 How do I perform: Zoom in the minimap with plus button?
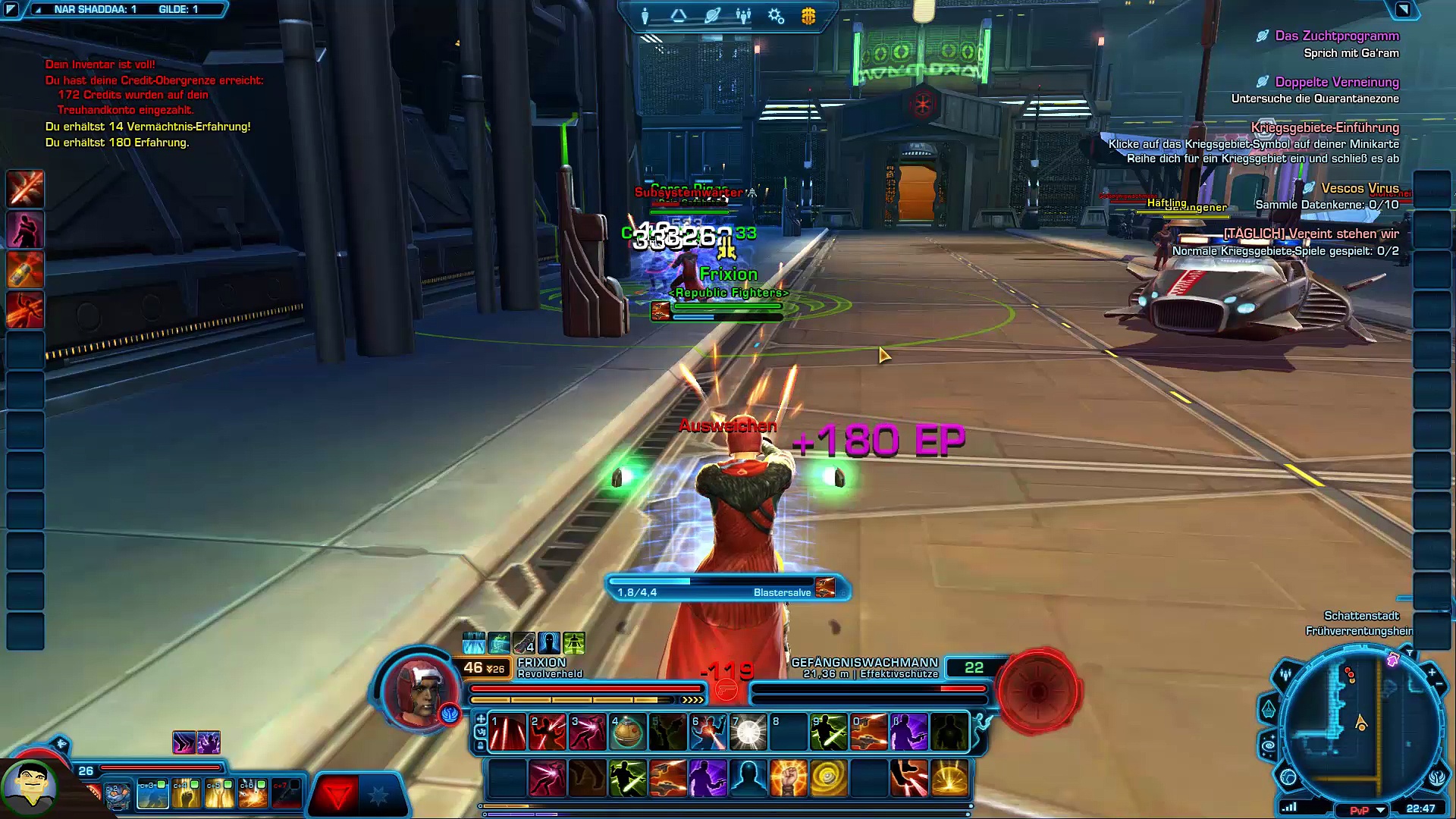1432,672
